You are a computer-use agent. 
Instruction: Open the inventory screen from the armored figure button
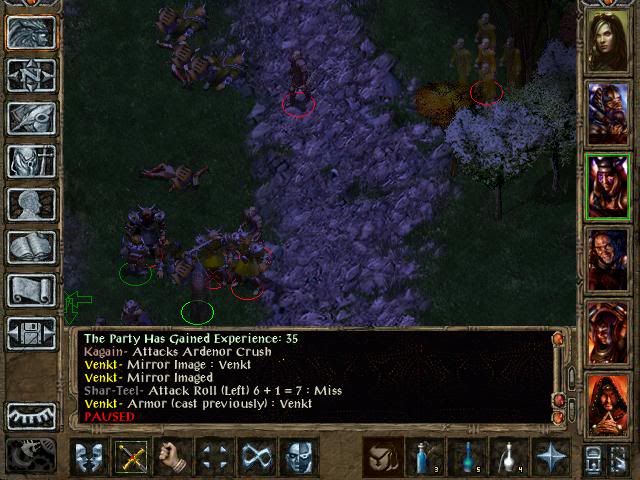point(31,161)
